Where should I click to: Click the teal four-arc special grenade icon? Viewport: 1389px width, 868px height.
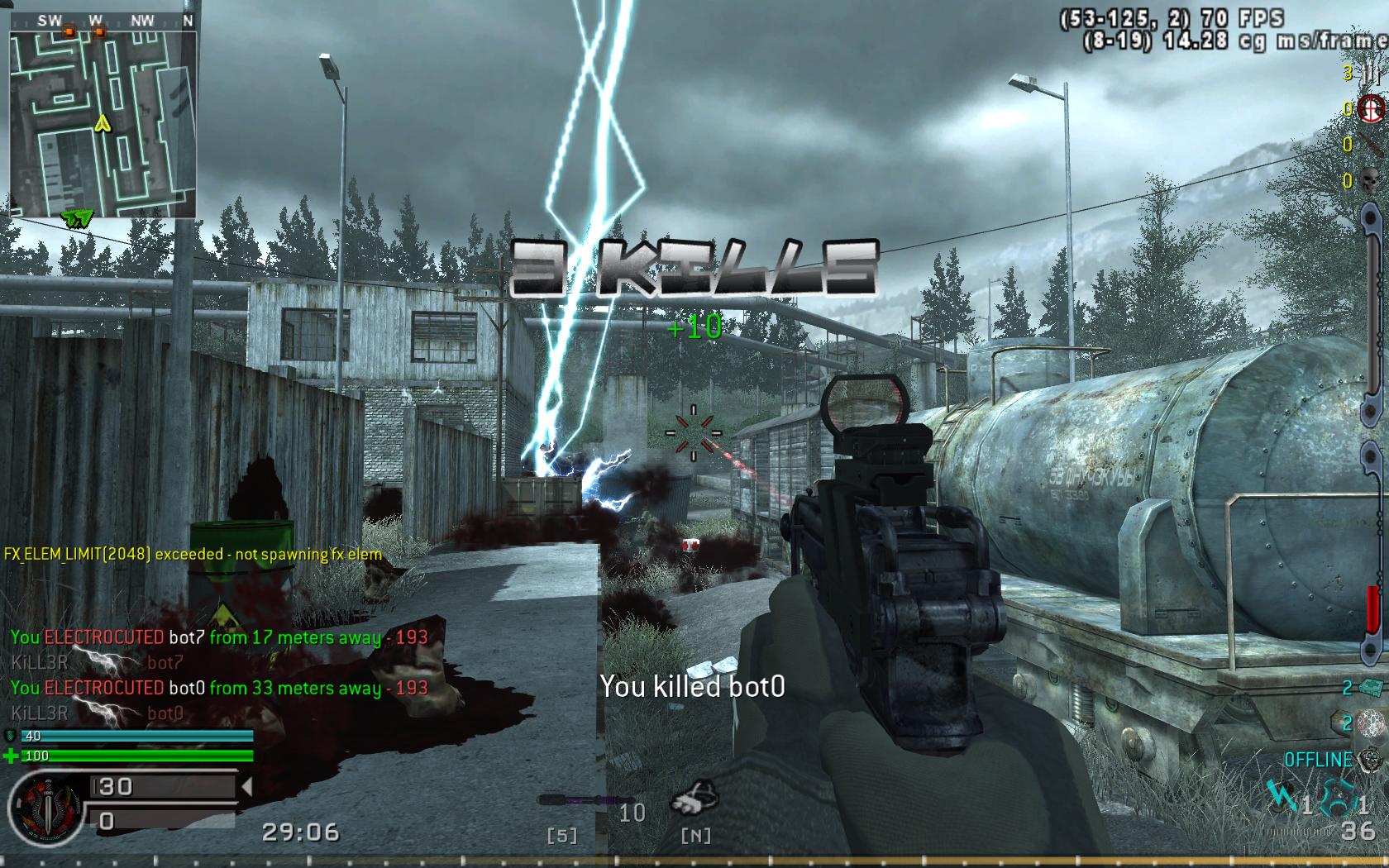1339,799
